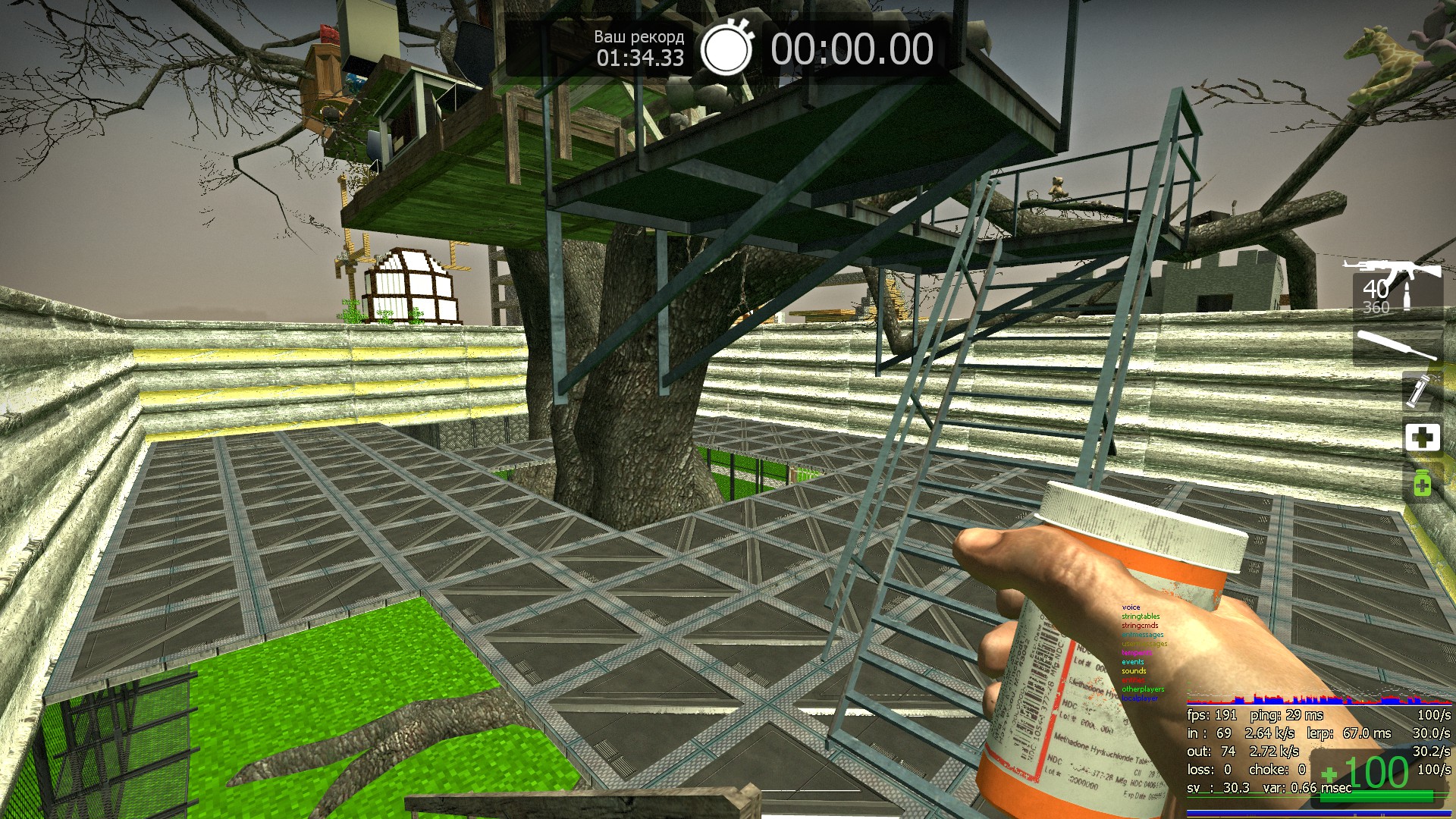Image resolution: width=1456 pixels, height=819 pixels.
Task: Switch to the melee baton slot
Action: 1397,346
